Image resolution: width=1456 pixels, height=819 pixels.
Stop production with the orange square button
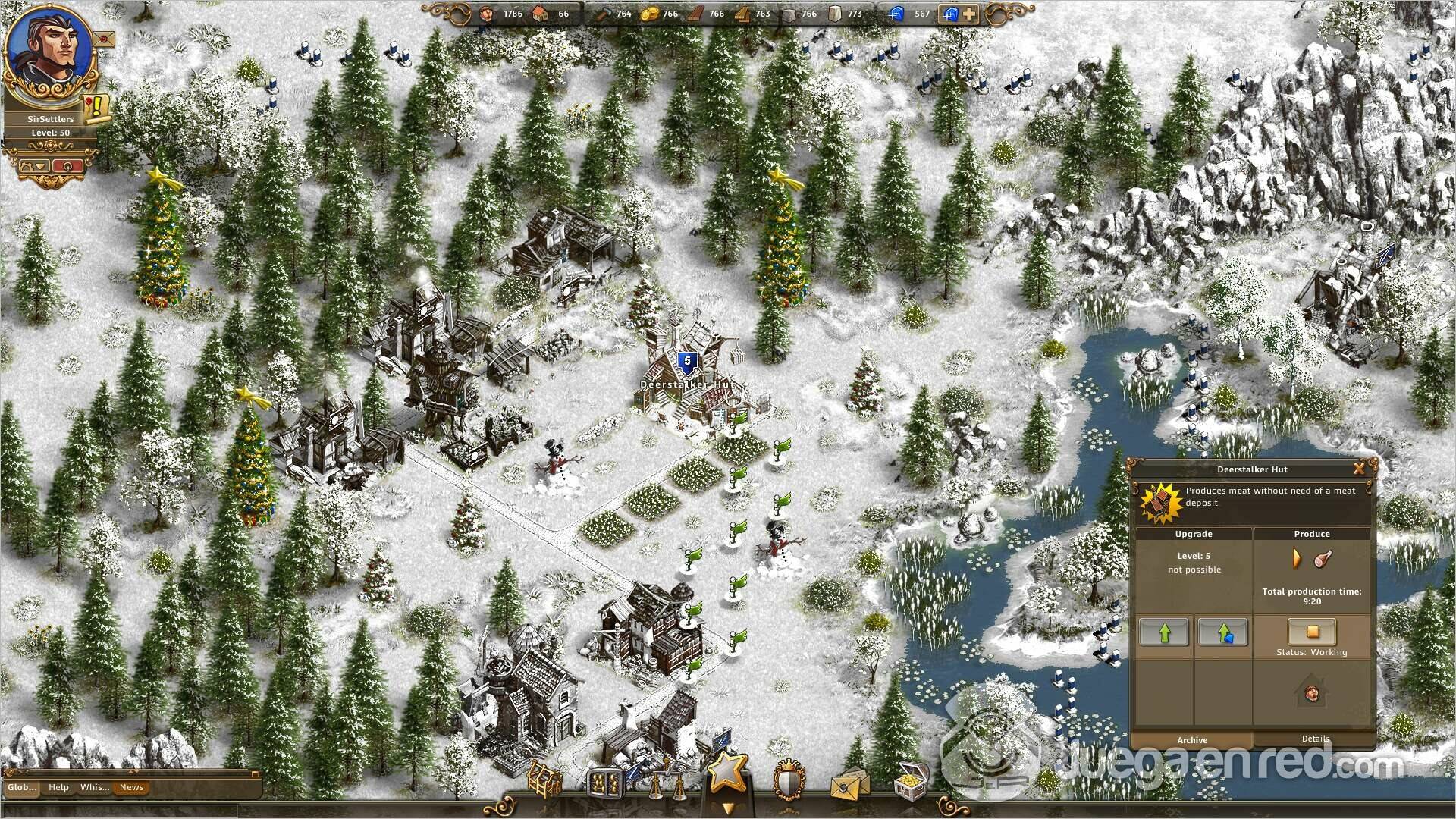tap(1312, 631)
